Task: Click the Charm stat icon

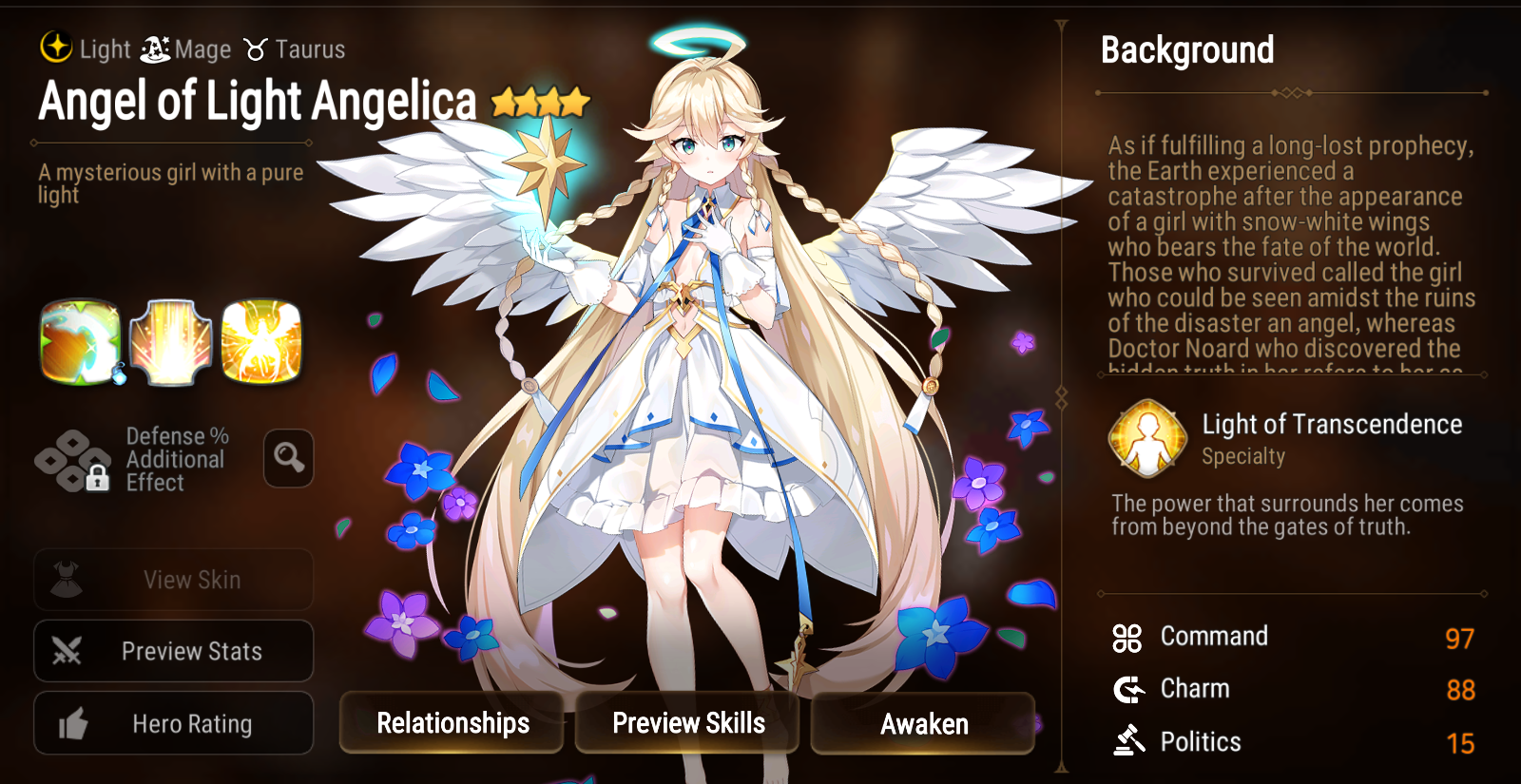Action: coord(1127,690)
